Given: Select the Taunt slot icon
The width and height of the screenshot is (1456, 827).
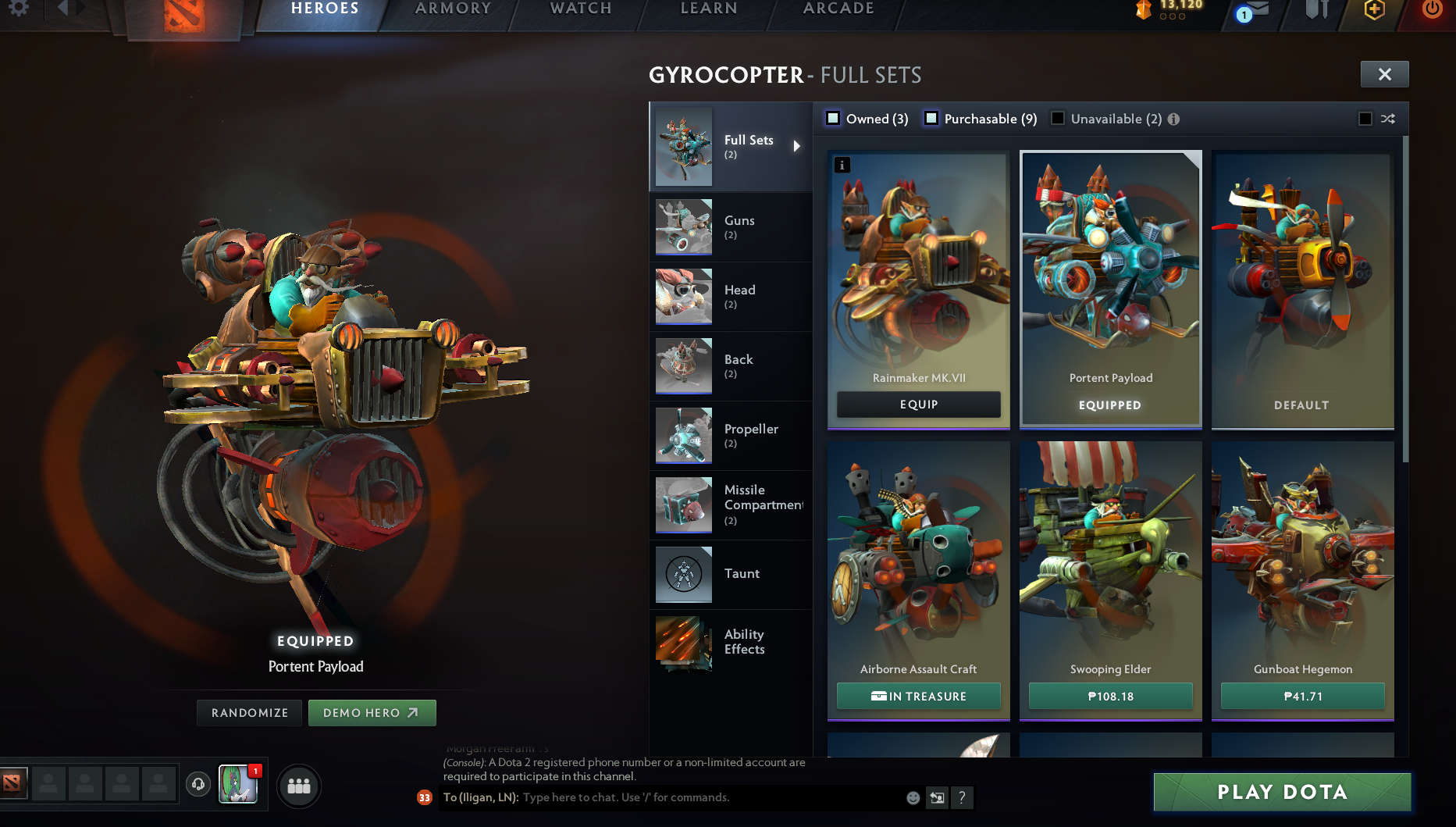Looking at the screenshot, I should click(683, 574).
